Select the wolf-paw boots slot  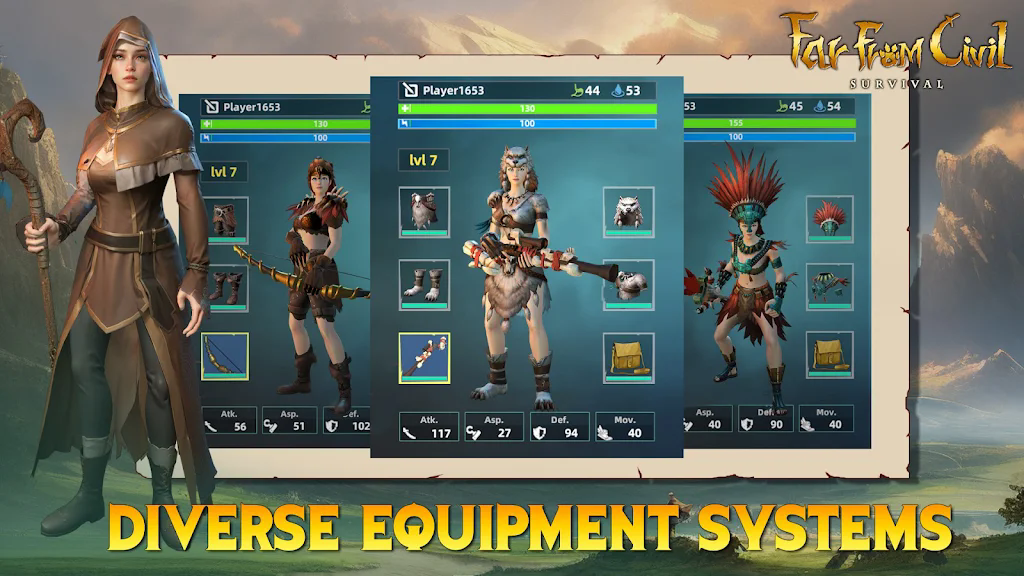pyautogui.click(x=424, y=284)
